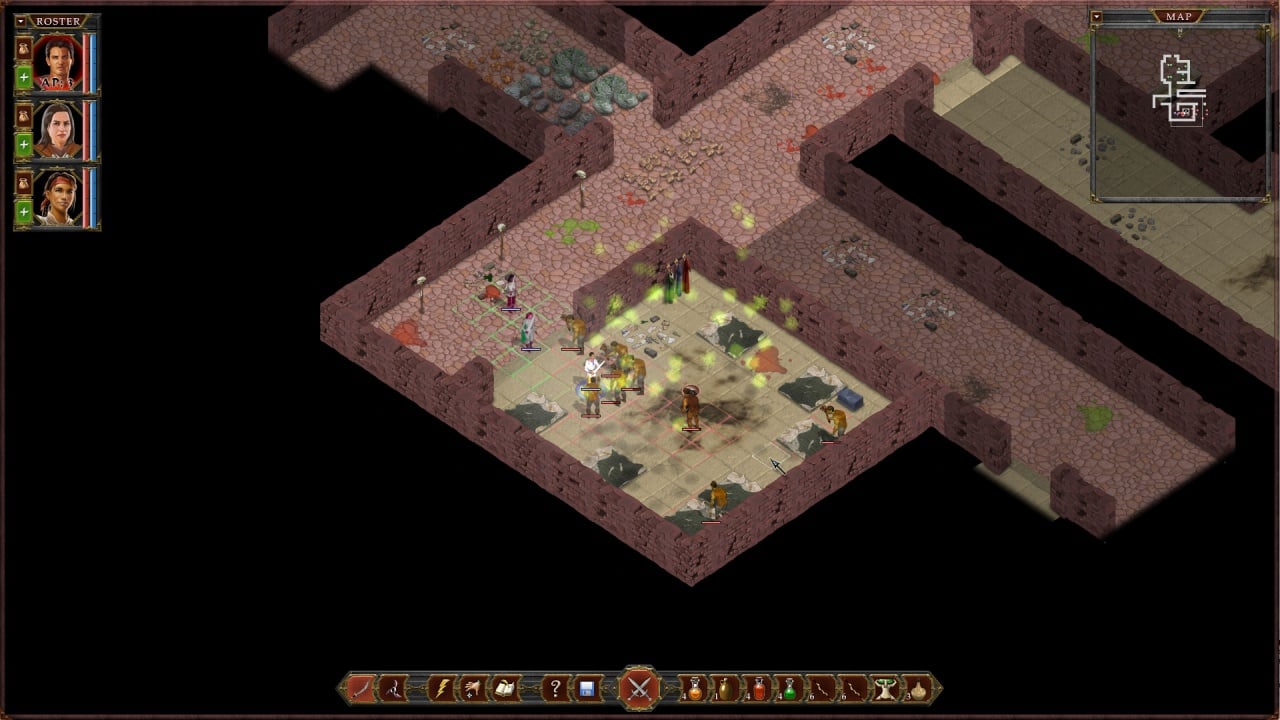Use the grabbing hand action
1280x720 pixels.
coord(471,688)
